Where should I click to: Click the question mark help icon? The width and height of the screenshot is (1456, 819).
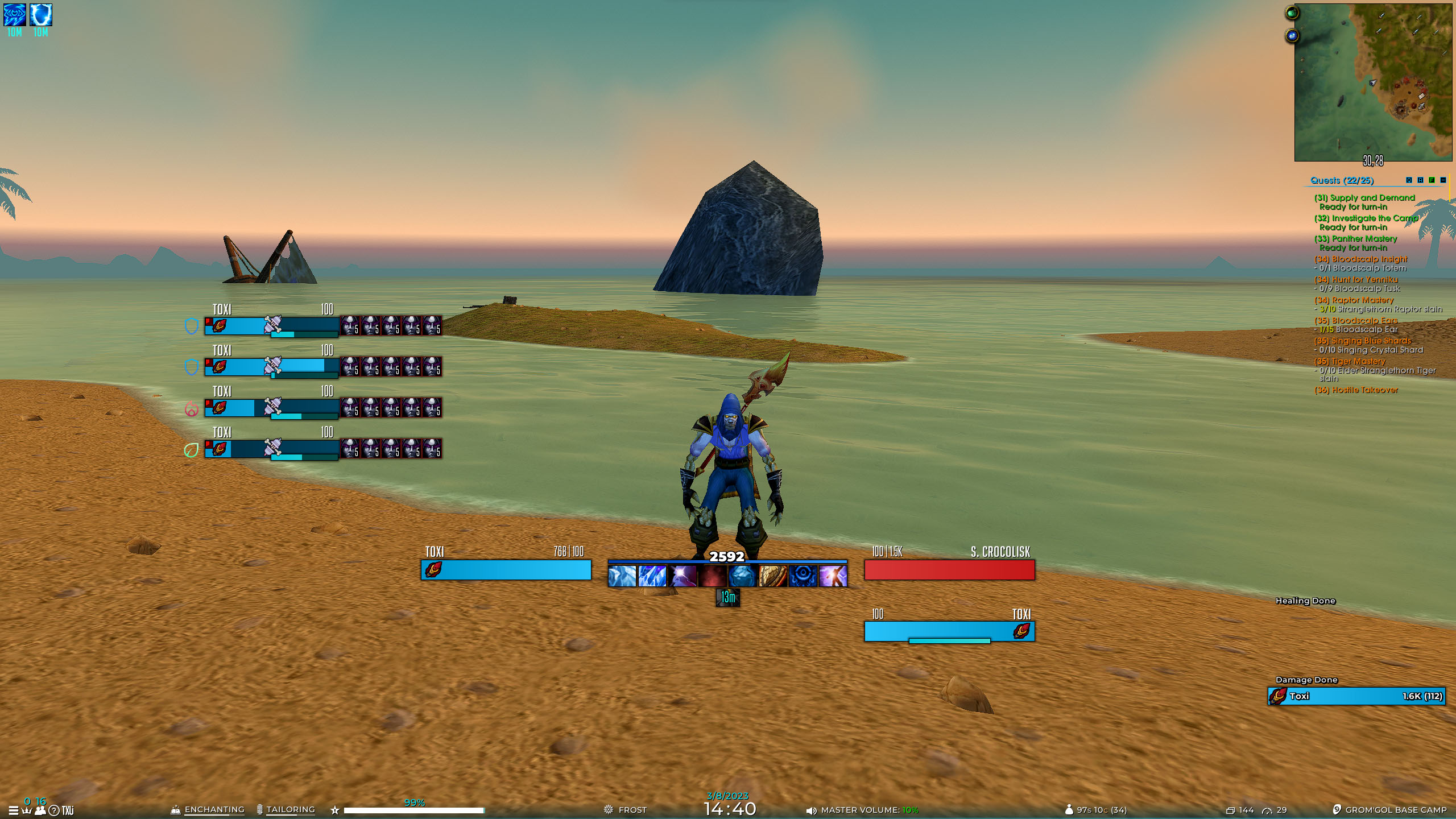pos(54,810)
